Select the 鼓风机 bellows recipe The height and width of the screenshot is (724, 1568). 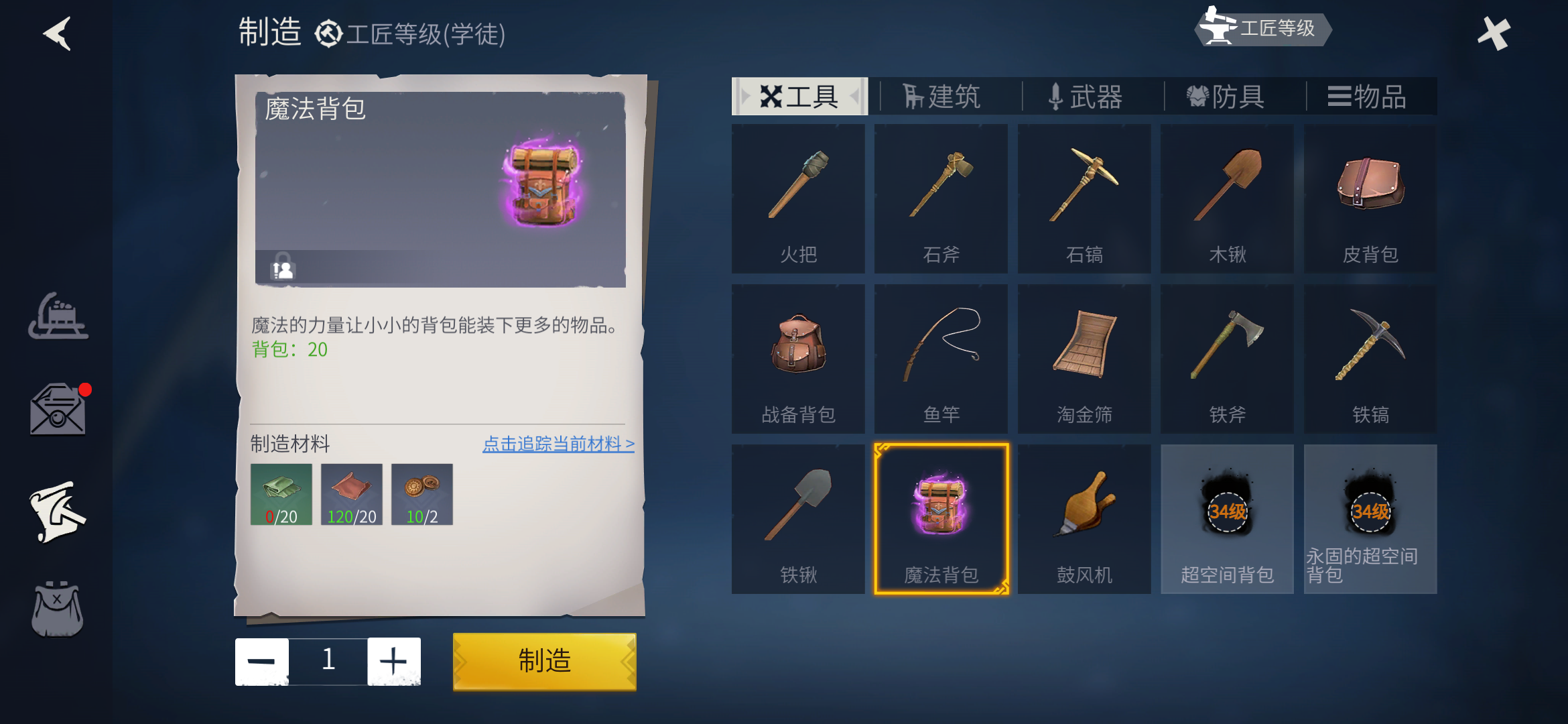[x=1084, y=520]
